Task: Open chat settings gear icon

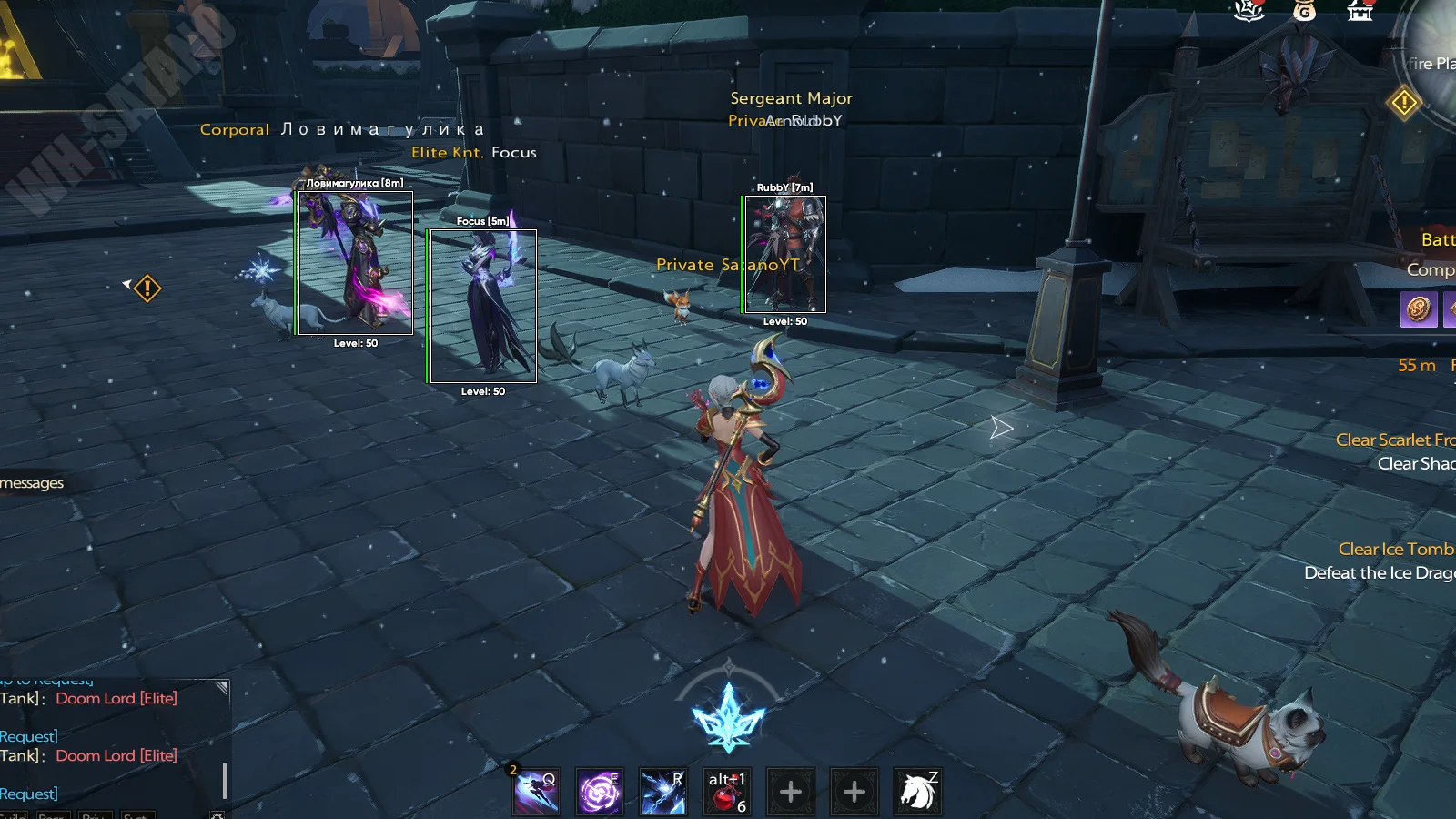Action: pos(217,815)
